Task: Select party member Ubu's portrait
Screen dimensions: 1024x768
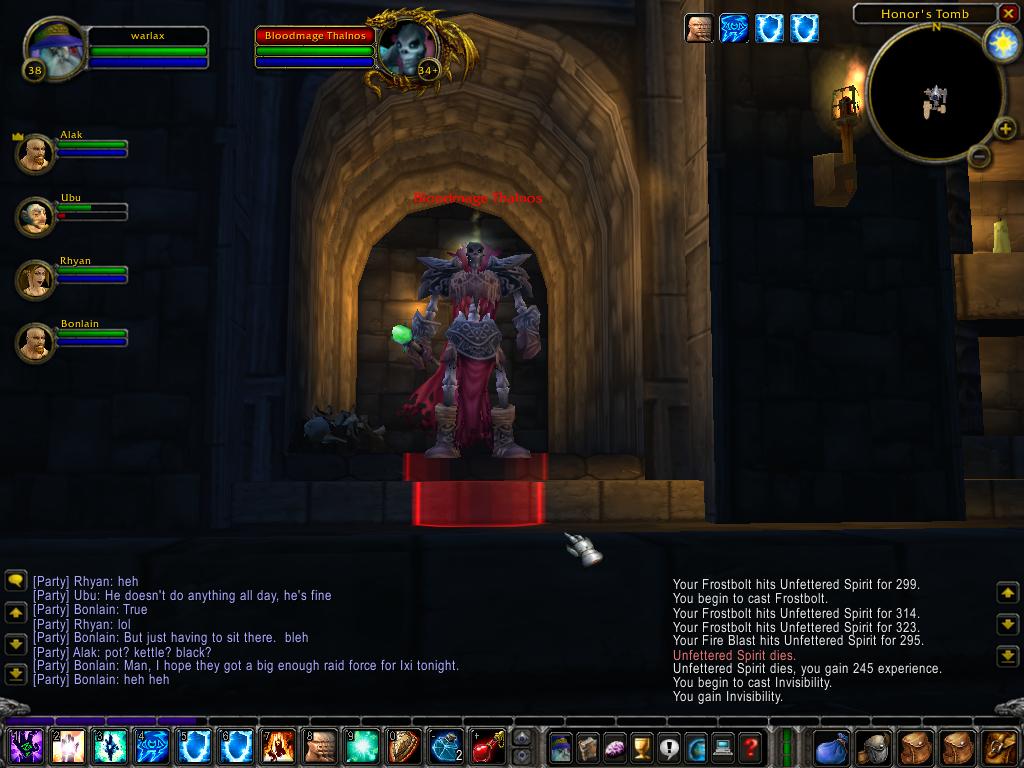Action: pyautogui.click(x=36, y=216)
